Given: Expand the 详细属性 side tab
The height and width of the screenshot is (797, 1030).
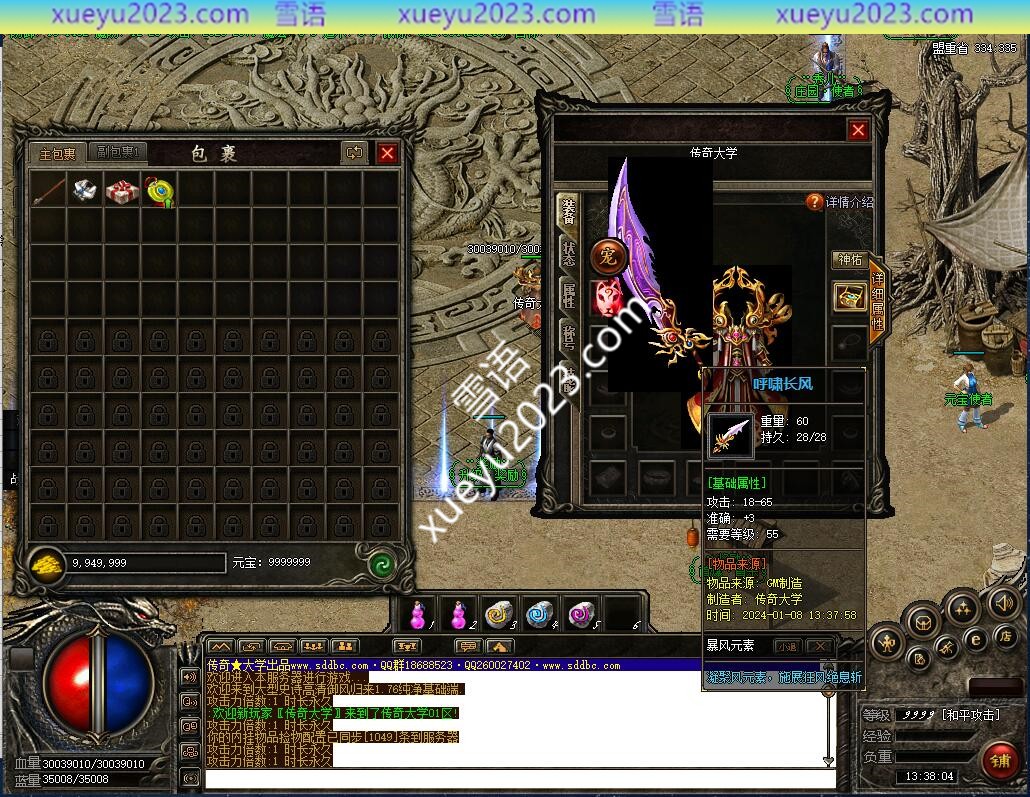Looking at the screenshot, I should [877, 302].
